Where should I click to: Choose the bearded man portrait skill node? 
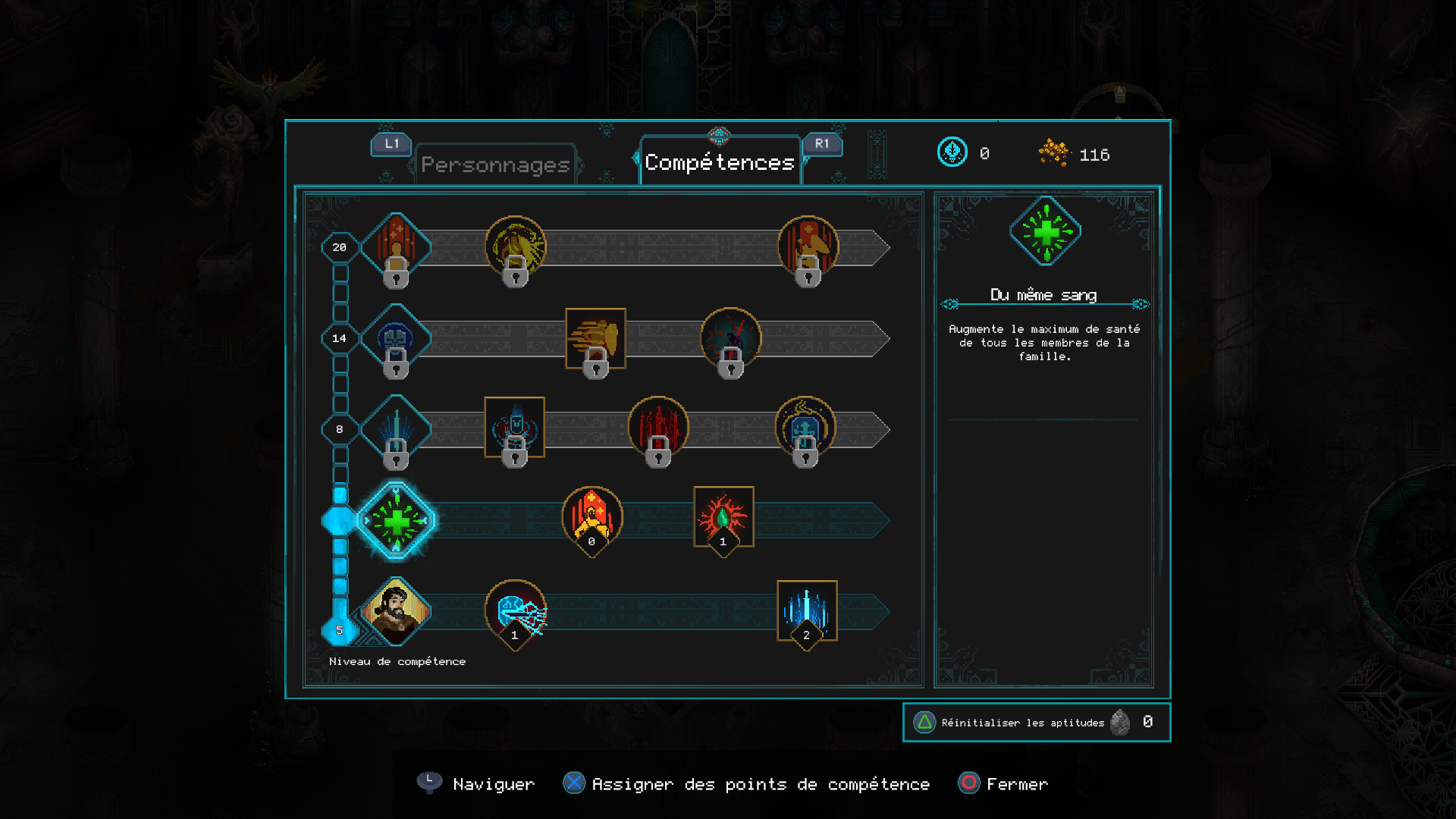396,611
